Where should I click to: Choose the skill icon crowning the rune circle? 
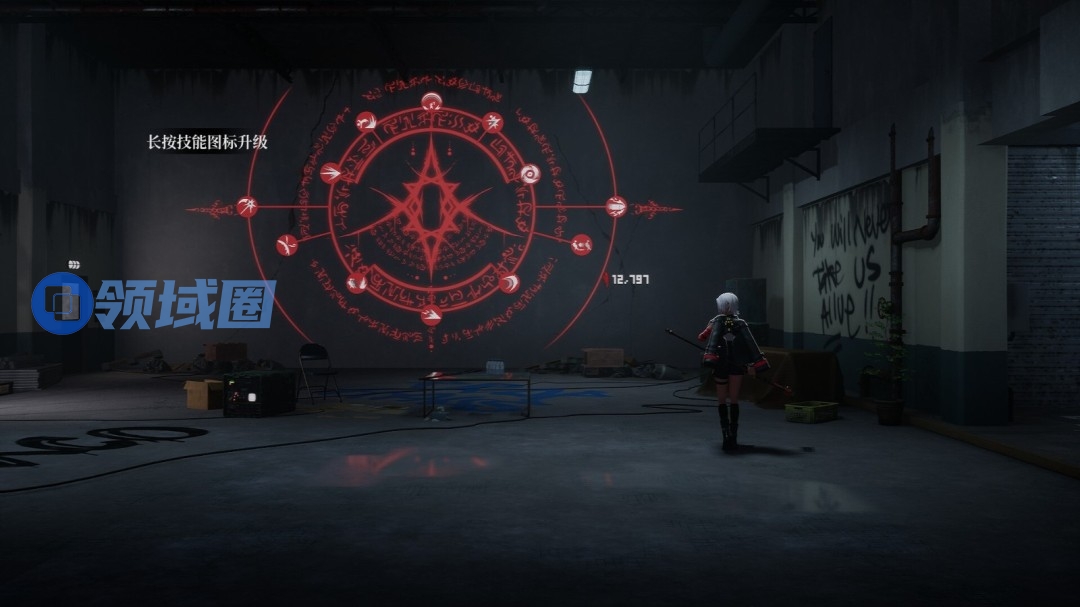(431, 101)
